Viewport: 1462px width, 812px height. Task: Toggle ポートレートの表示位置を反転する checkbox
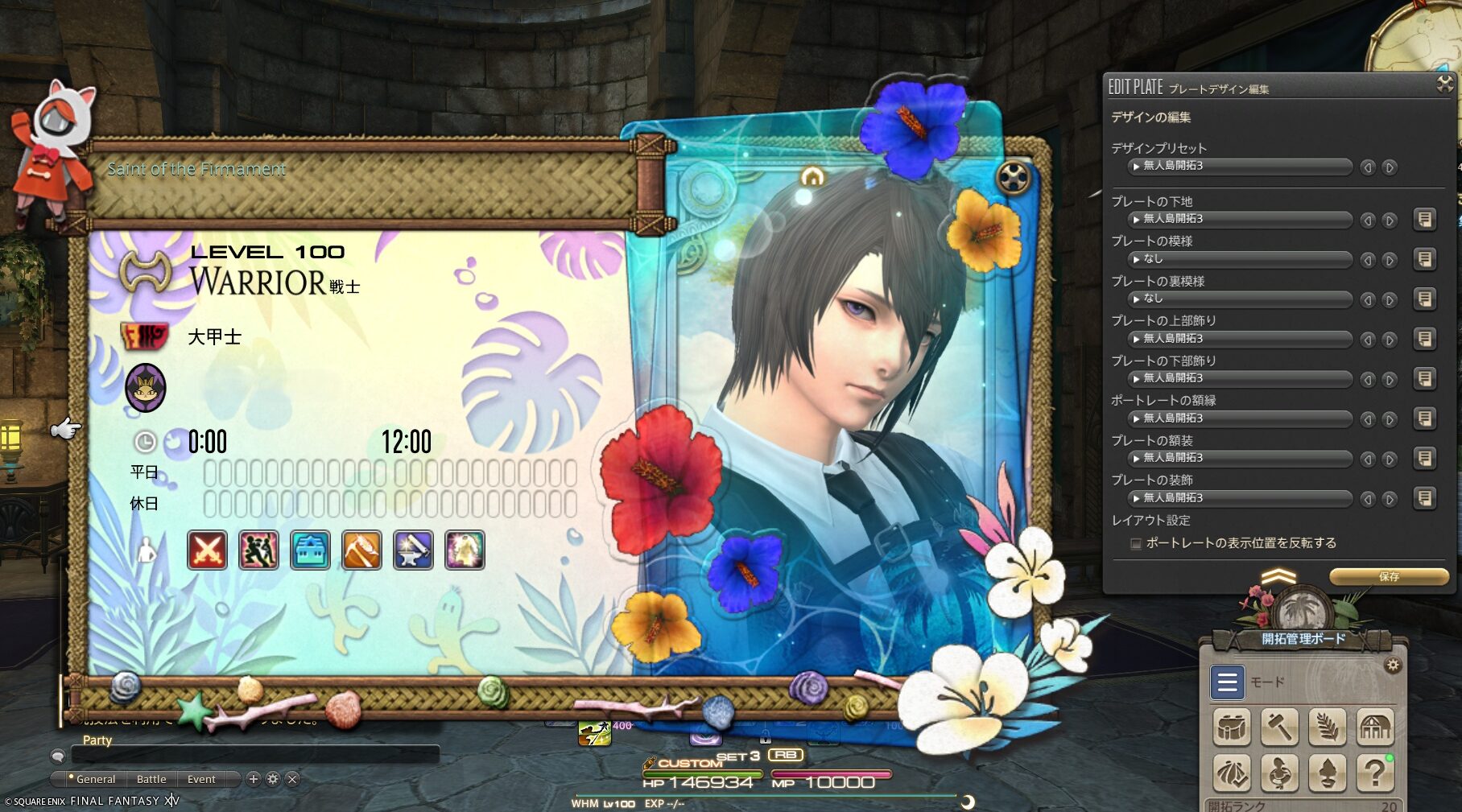(1136, 544)
